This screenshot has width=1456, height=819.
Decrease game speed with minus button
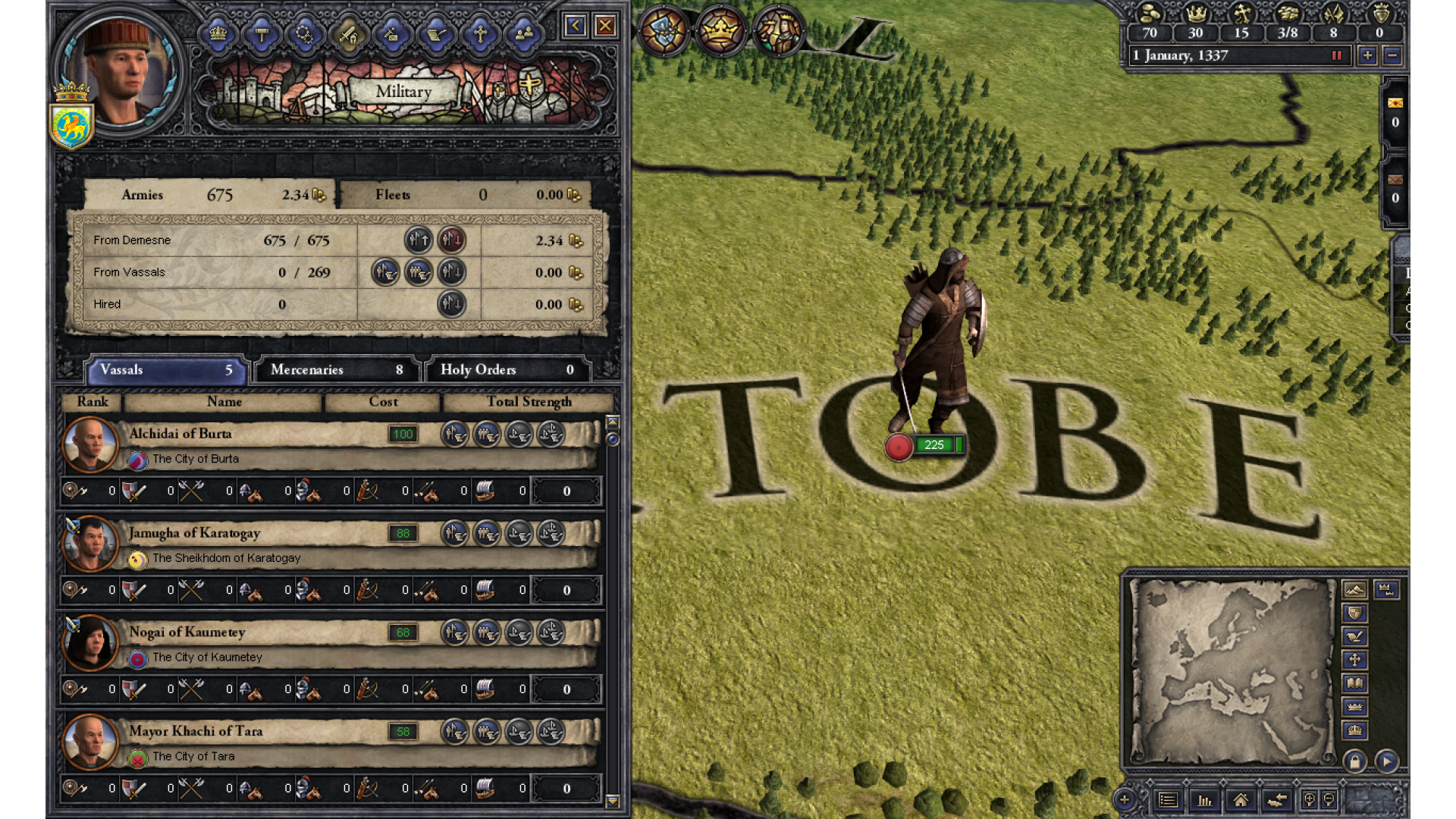point(1392,55)
